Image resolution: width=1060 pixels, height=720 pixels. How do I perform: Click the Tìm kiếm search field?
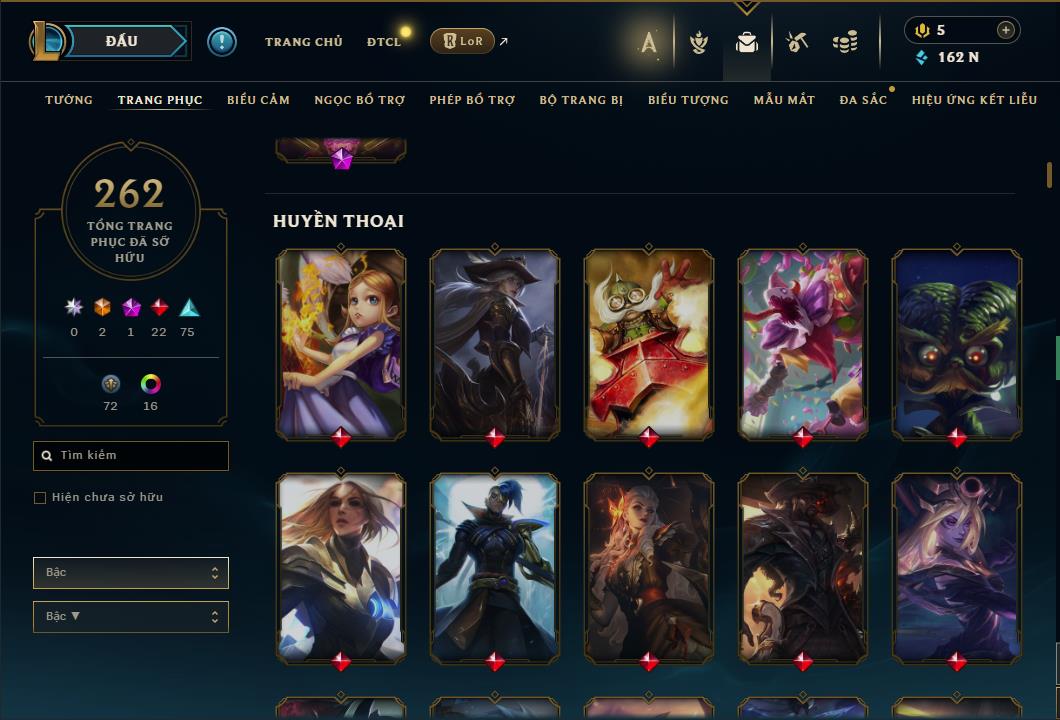click(131, 456)
